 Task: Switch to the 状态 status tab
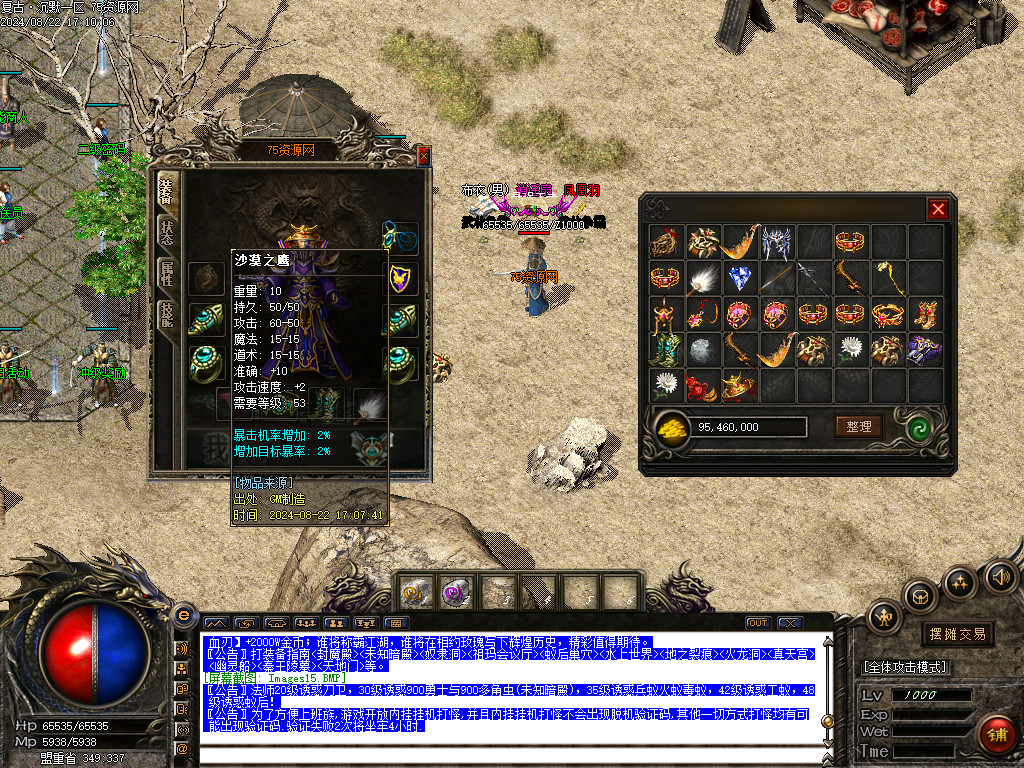click(167, 232)
